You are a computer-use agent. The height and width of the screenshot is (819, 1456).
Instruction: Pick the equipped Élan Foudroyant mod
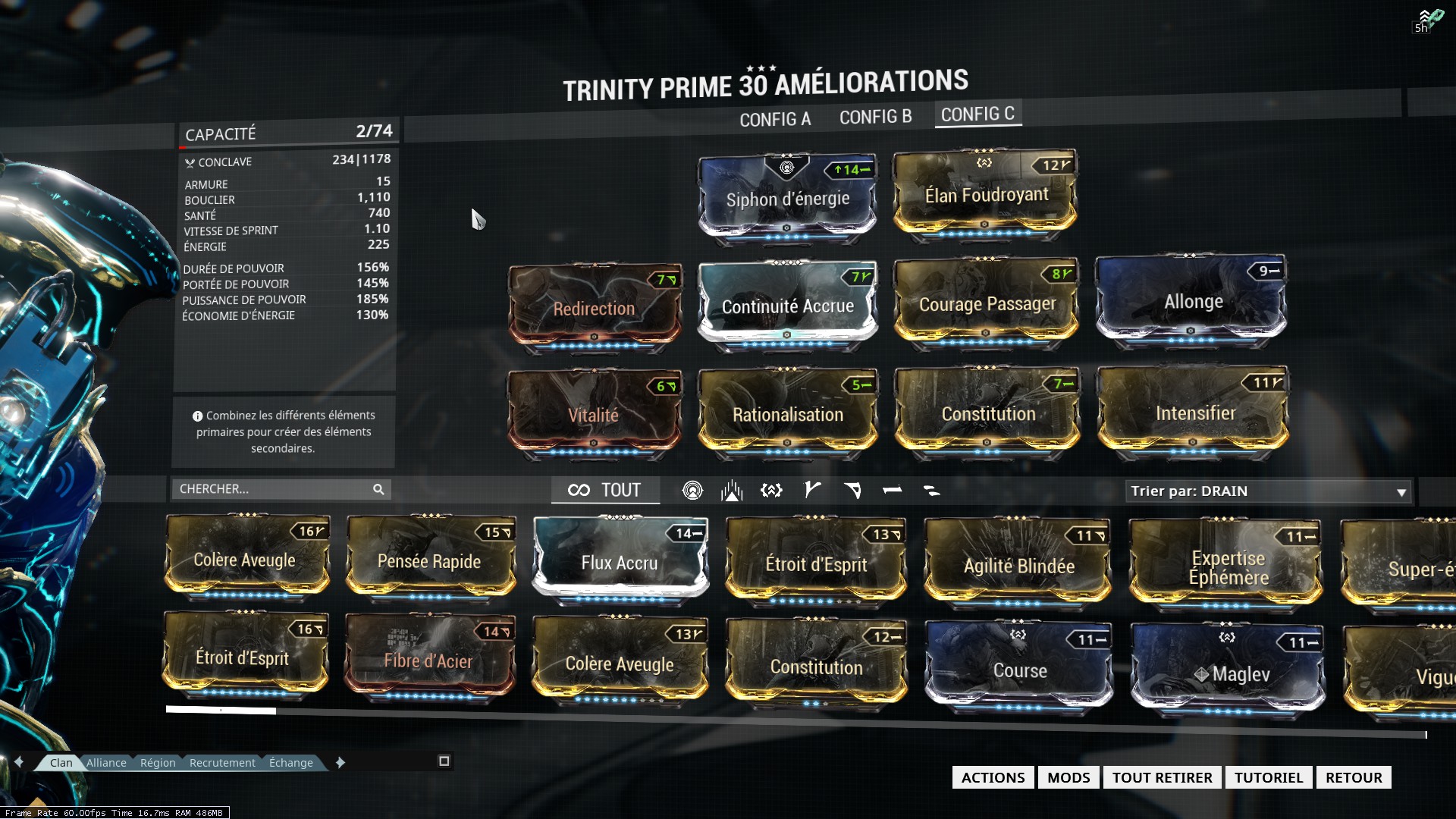pyautogui.click(x=986, y=195)
